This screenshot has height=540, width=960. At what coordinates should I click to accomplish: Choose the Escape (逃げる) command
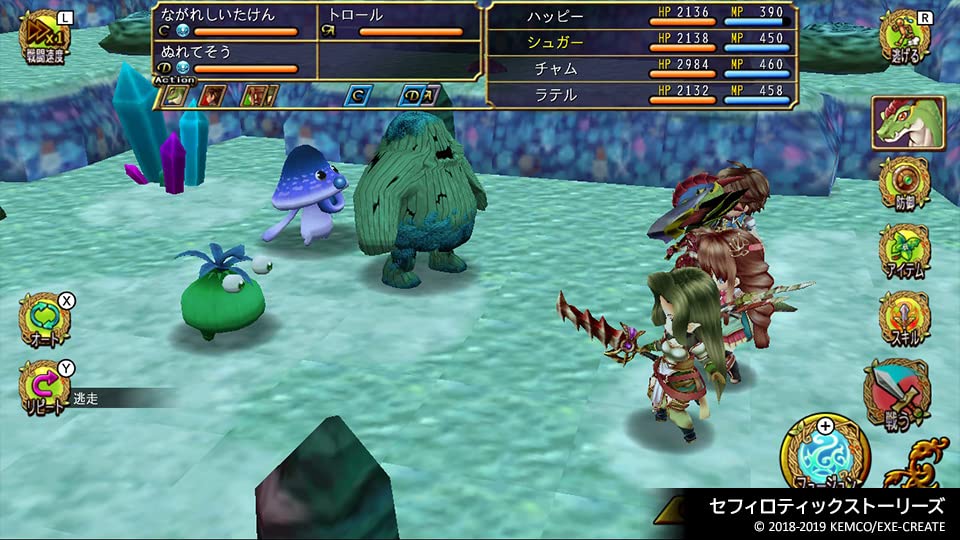[905, 38]
